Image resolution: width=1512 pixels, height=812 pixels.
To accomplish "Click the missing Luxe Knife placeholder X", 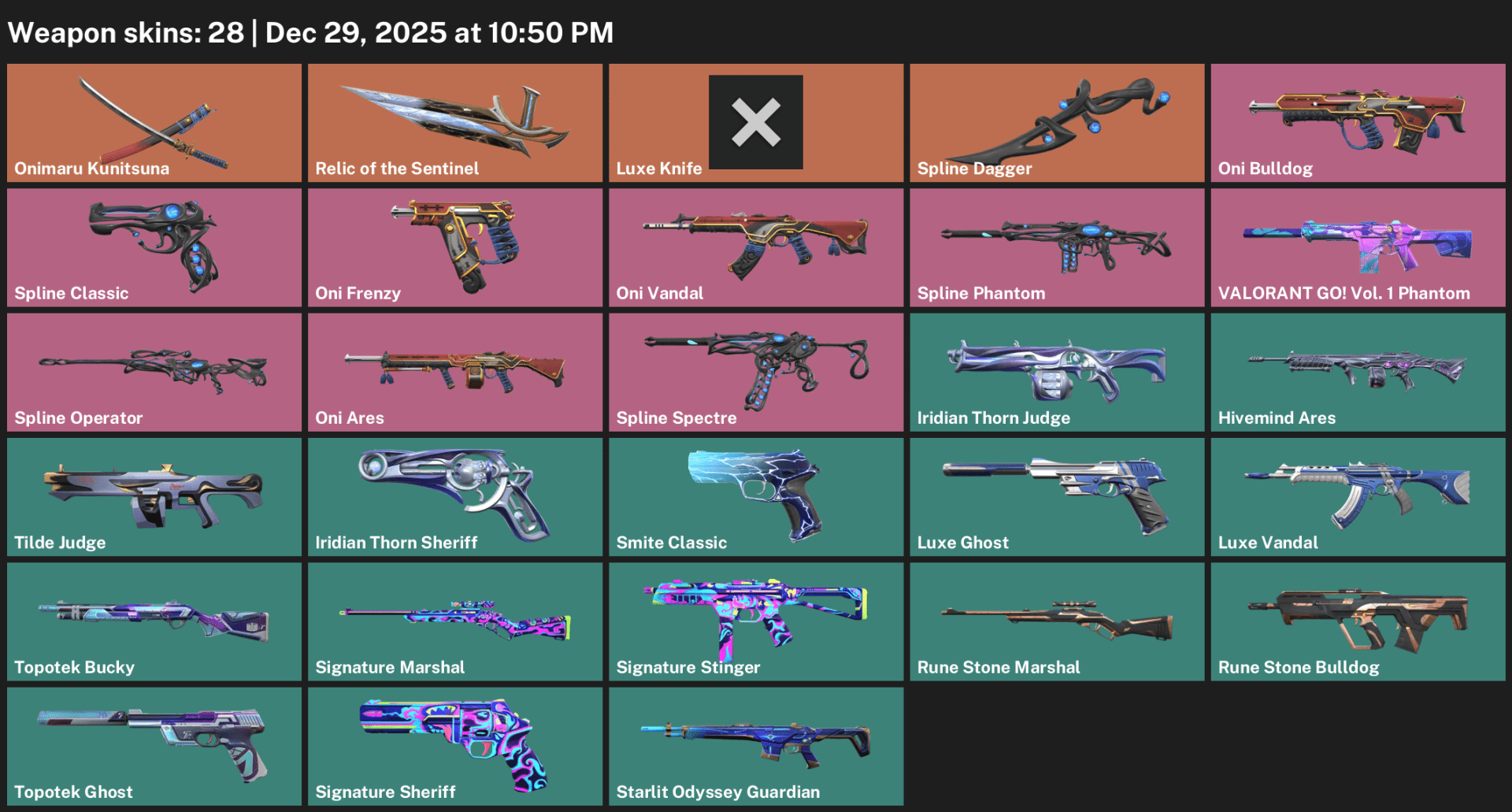I will pos(755,122).
